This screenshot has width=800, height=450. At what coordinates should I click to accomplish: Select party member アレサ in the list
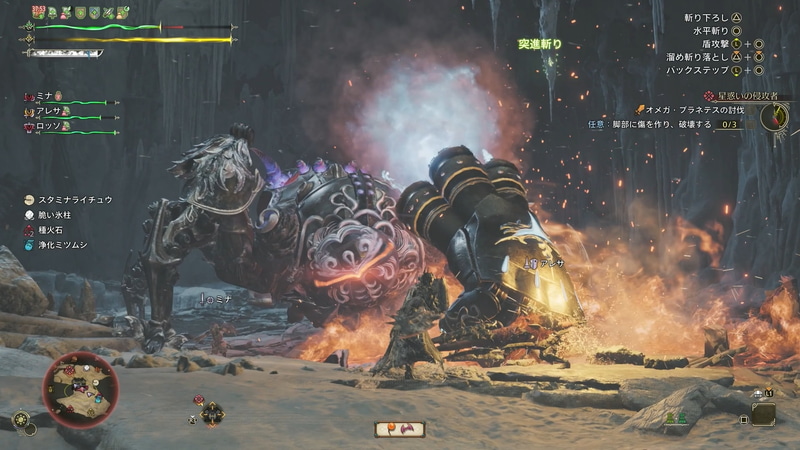pos(50,111)
